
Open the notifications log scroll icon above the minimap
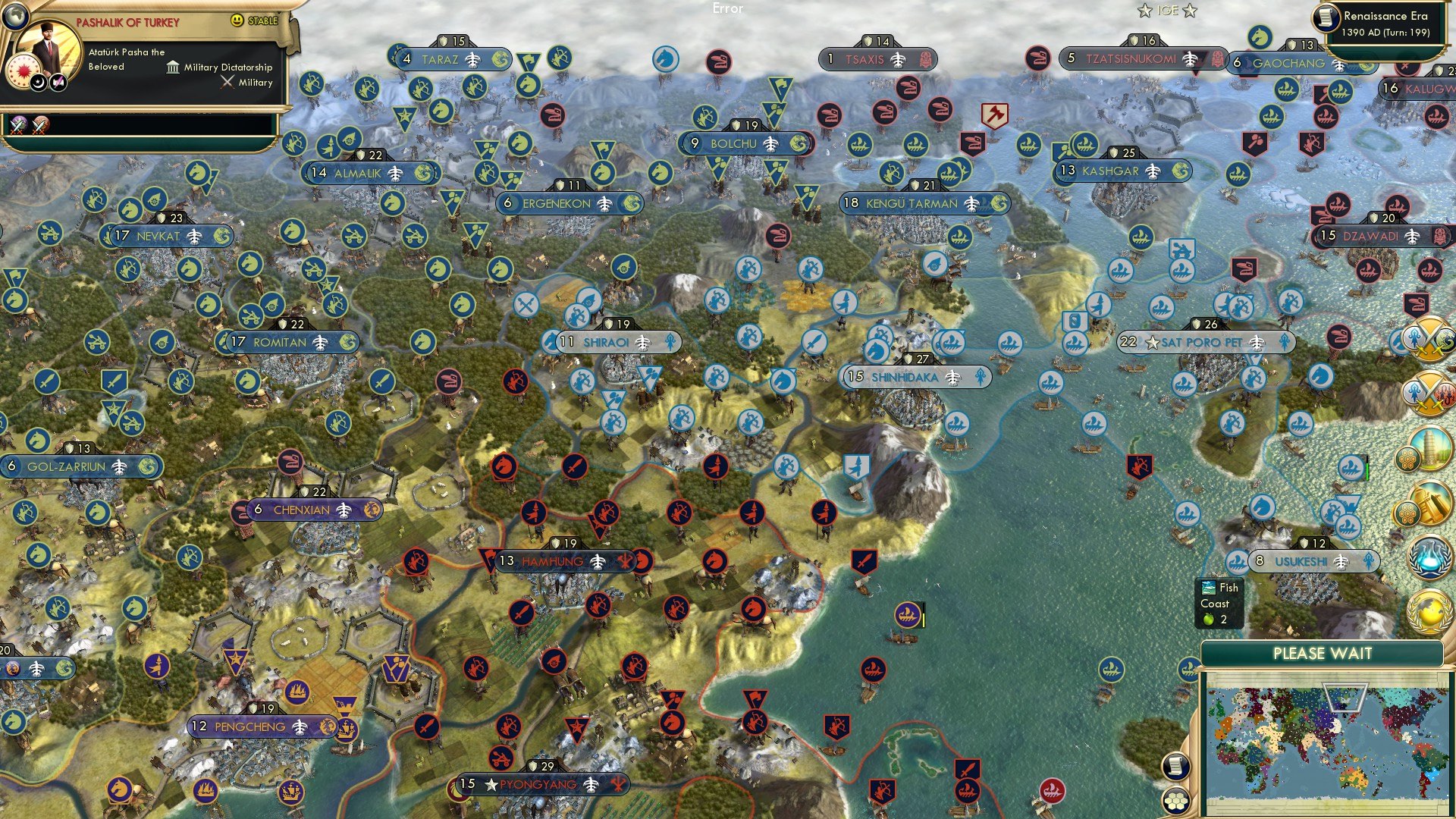click(1175, 766)
